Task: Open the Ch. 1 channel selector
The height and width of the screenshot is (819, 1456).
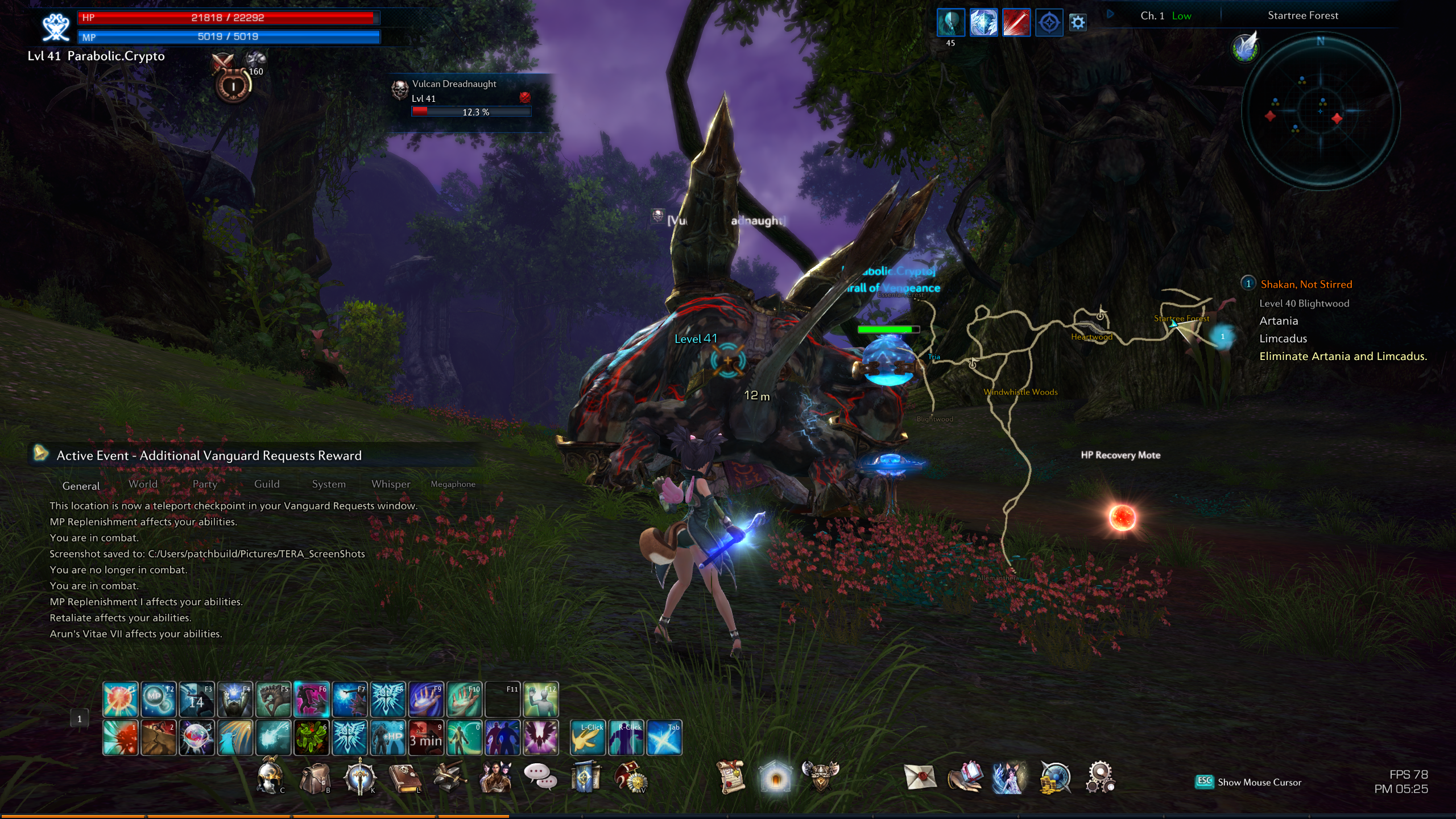Action: (x=1152, y=16)
